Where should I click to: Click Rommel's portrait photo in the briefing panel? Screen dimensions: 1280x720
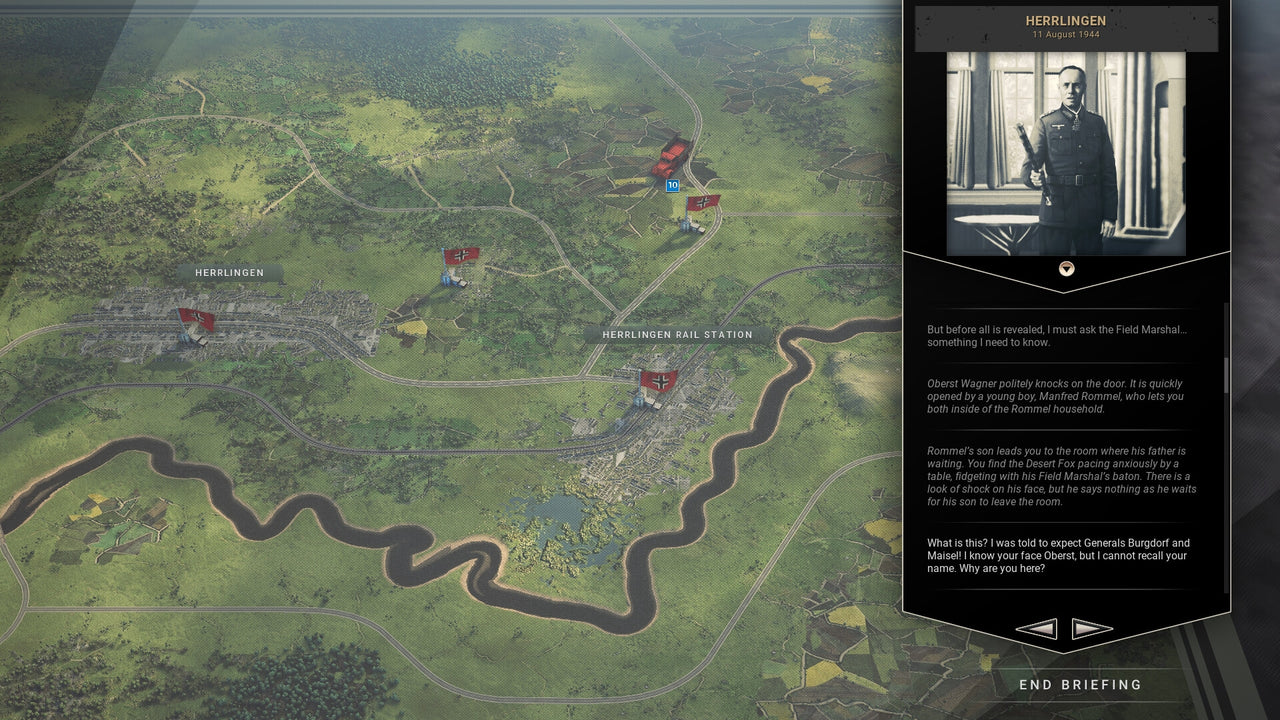click(1066, 153)
